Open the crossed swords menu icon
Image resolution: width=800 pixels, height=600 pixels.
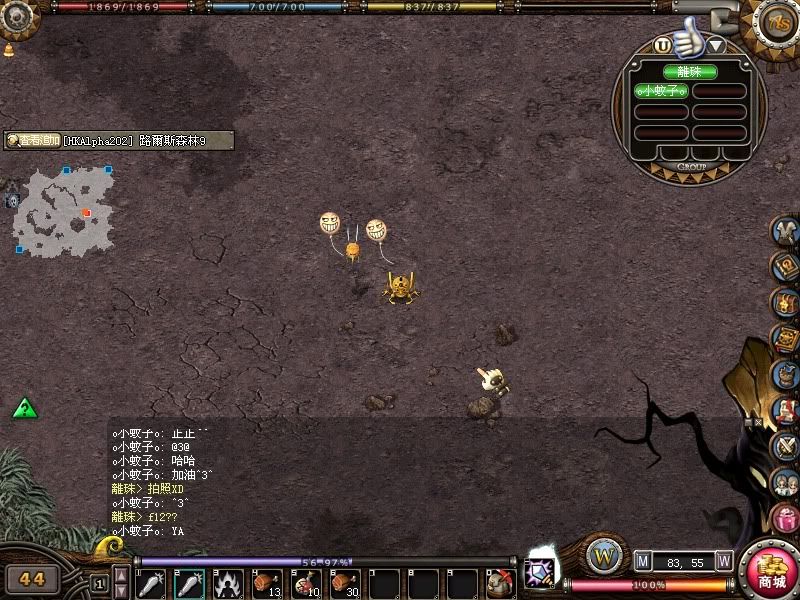pos(786,445)
